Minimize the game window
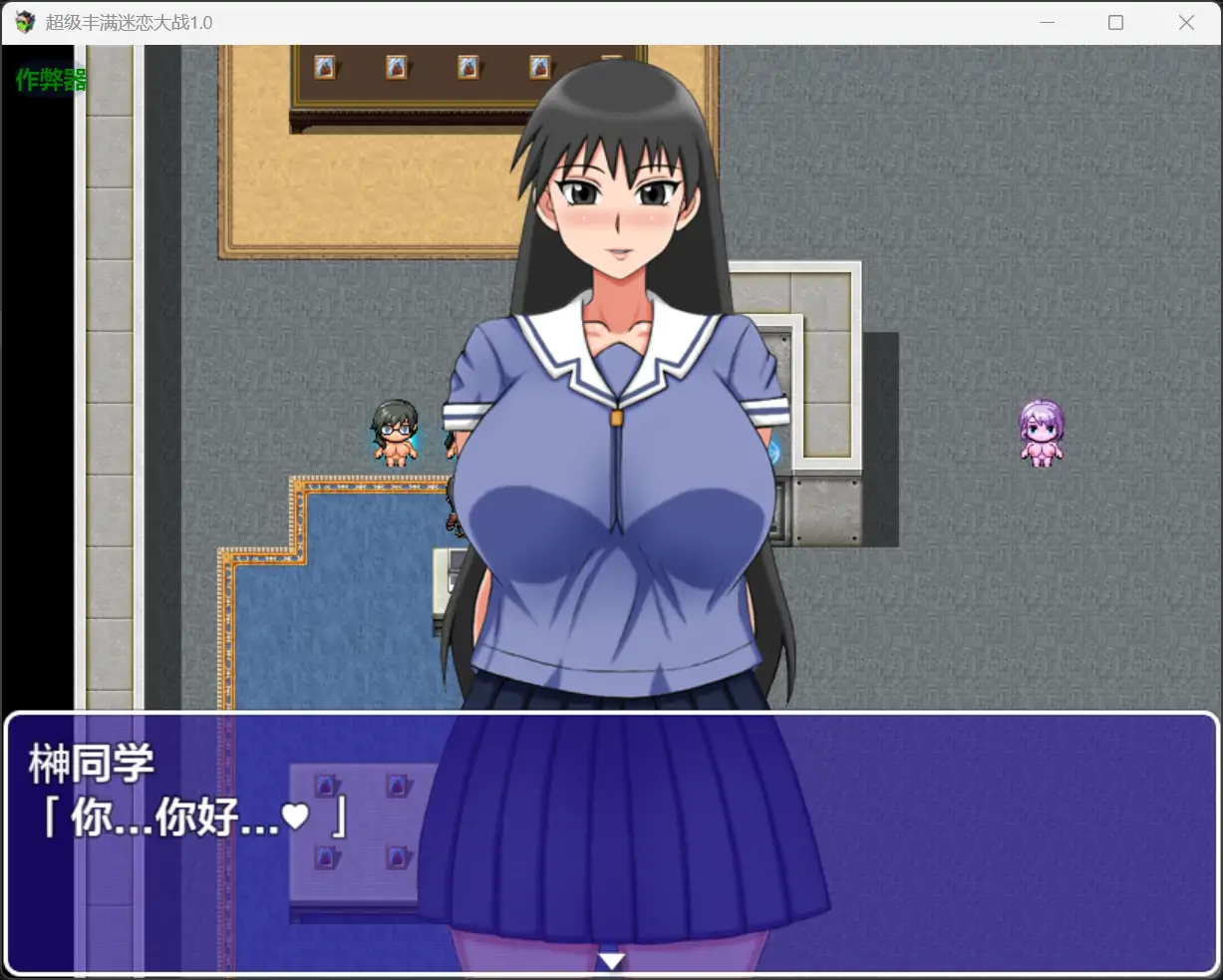 pyautogui.click(x=1047, y=23)
